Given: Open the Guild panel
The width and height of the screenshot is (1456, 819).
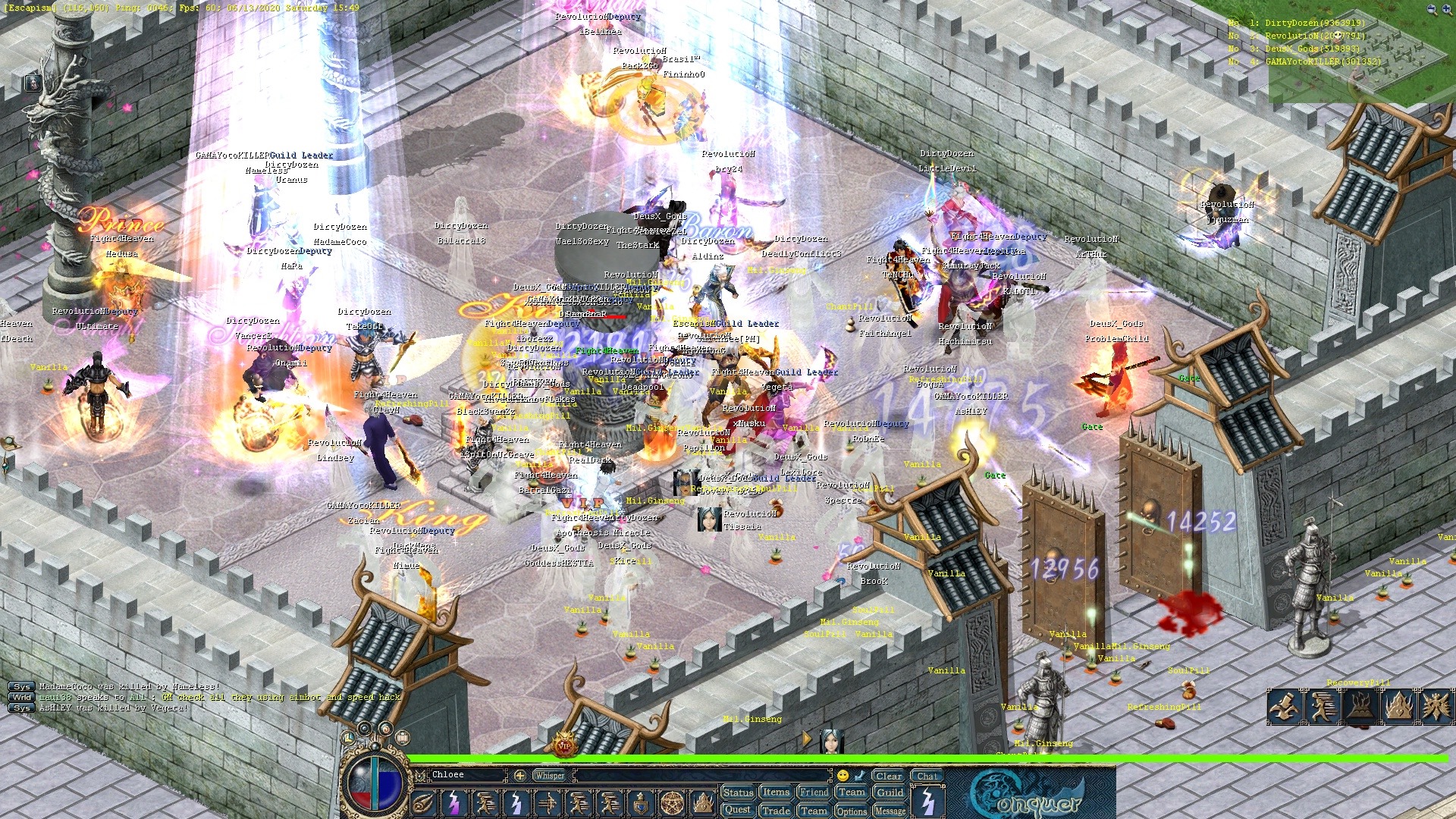Looking at the screenshot, I should tap(889, 791).
